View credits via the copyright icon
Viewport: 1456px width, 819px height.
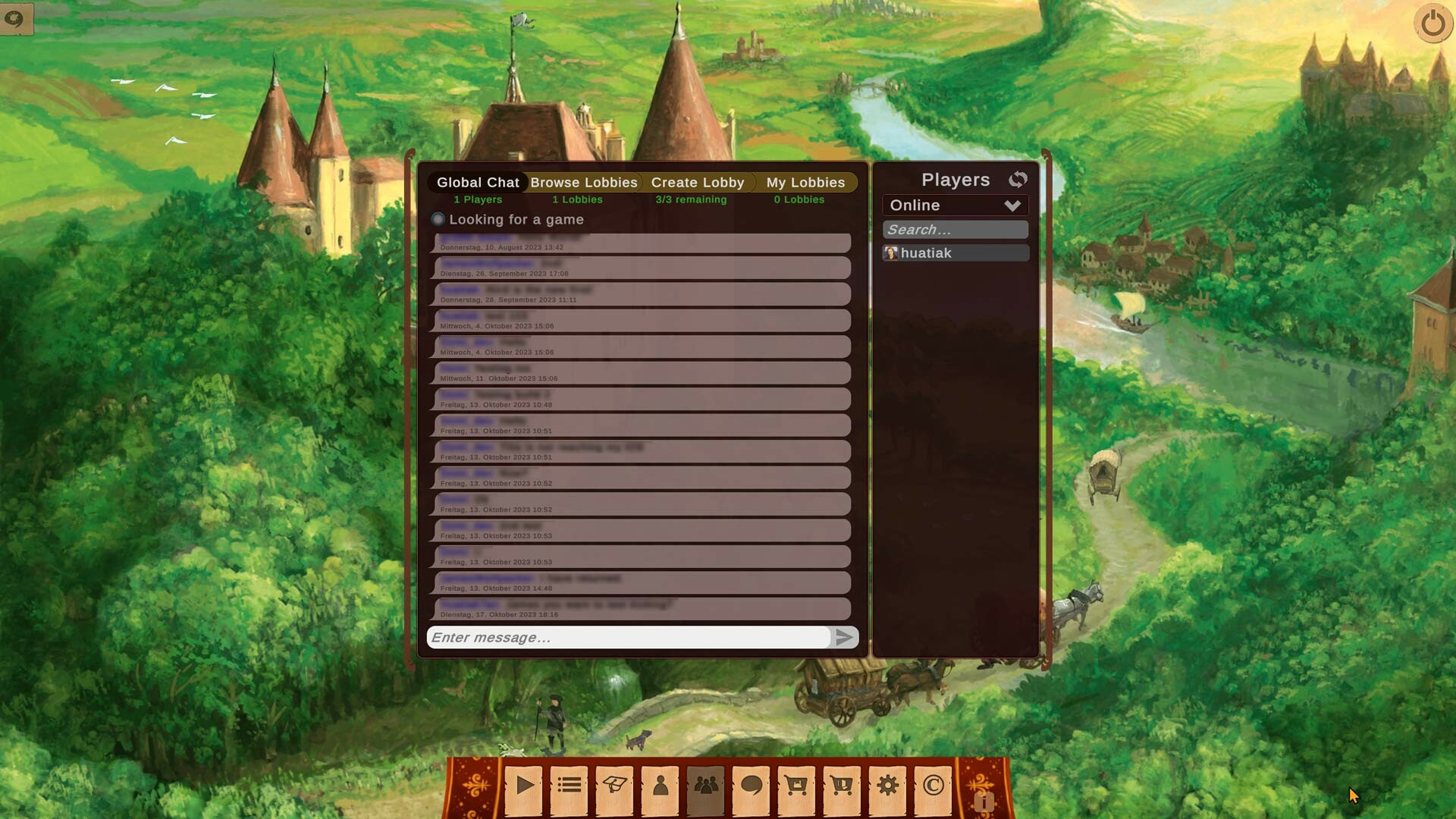pyautogui.click(x=933, y=788)
